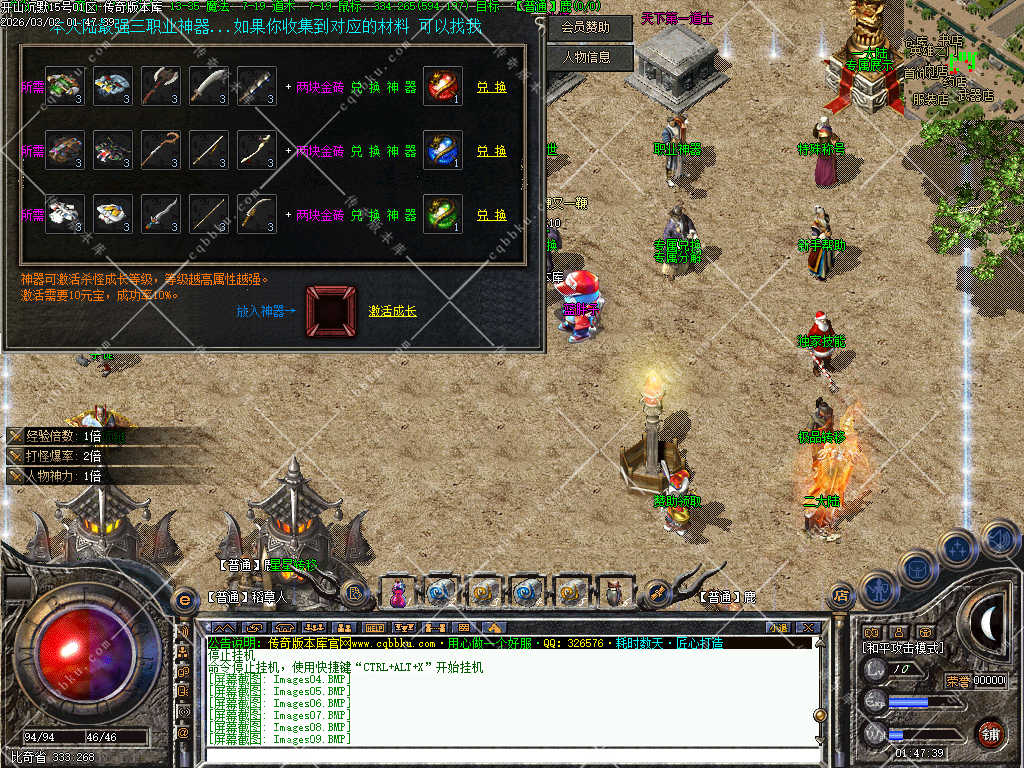This screenshot has height=768, width=1024.
Task: Select the battle axe material in first row
Action: click(160, 87)
